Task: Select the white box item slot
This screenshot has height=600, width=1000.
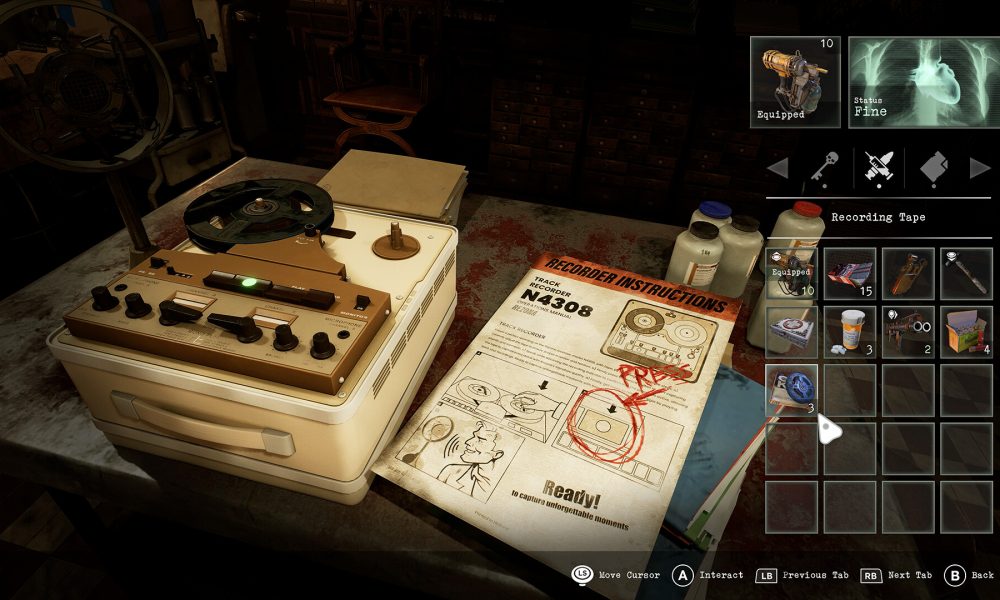Action: tap(792, 332)
